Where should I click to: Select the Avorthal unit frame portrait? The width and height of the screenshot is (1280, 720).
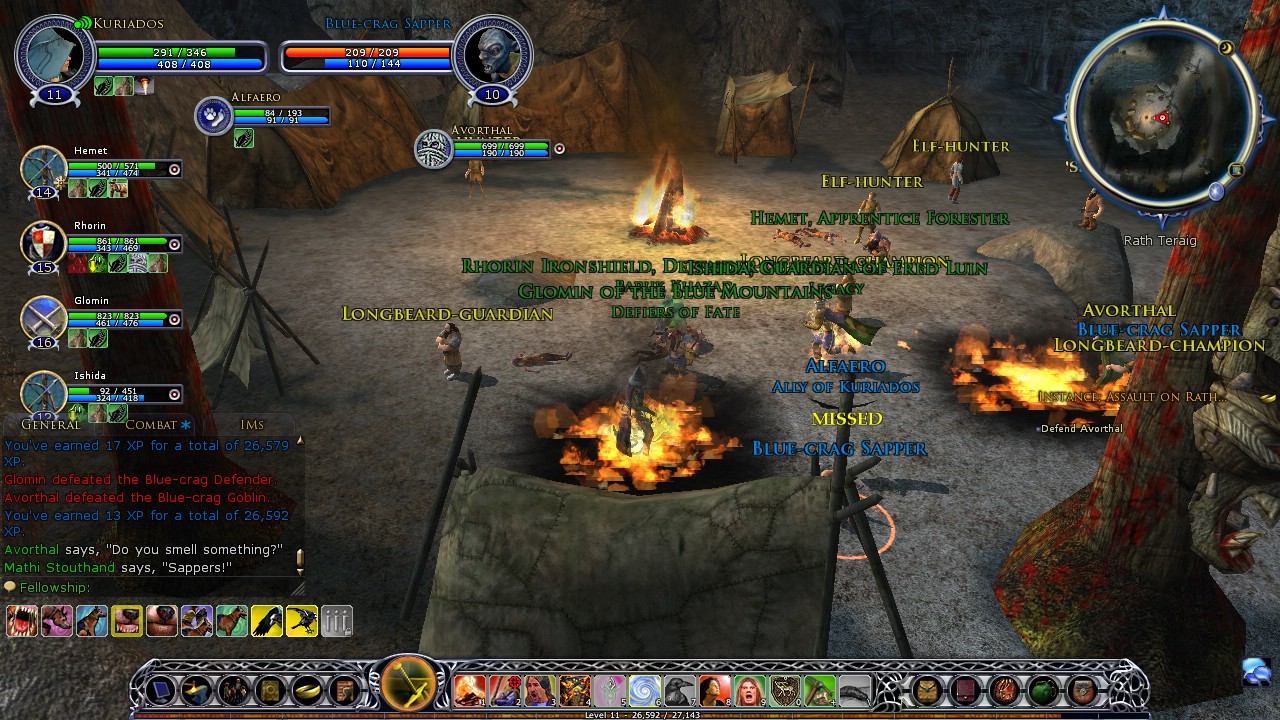click(x=434, y=149)
